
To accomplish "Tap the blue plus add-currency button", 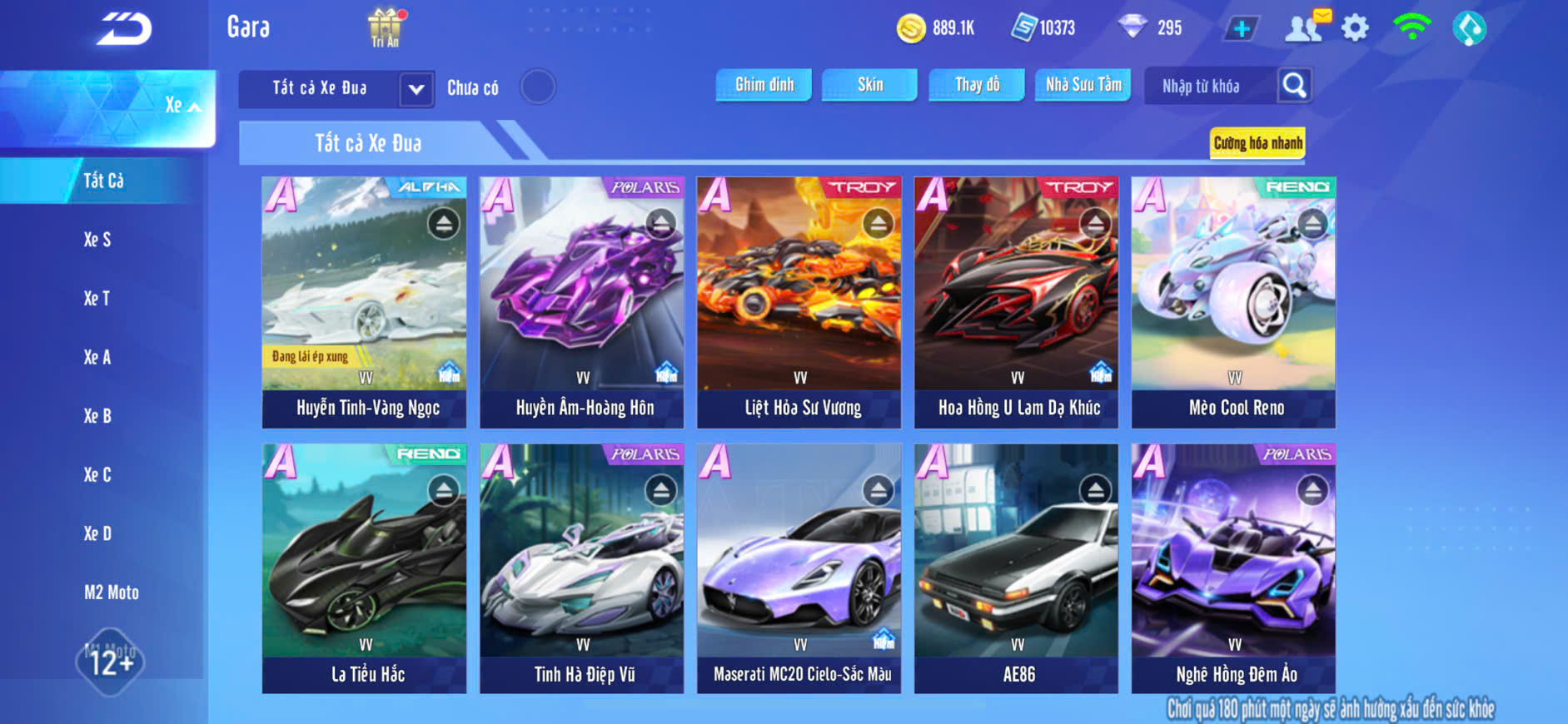I will pos(1241,28).
